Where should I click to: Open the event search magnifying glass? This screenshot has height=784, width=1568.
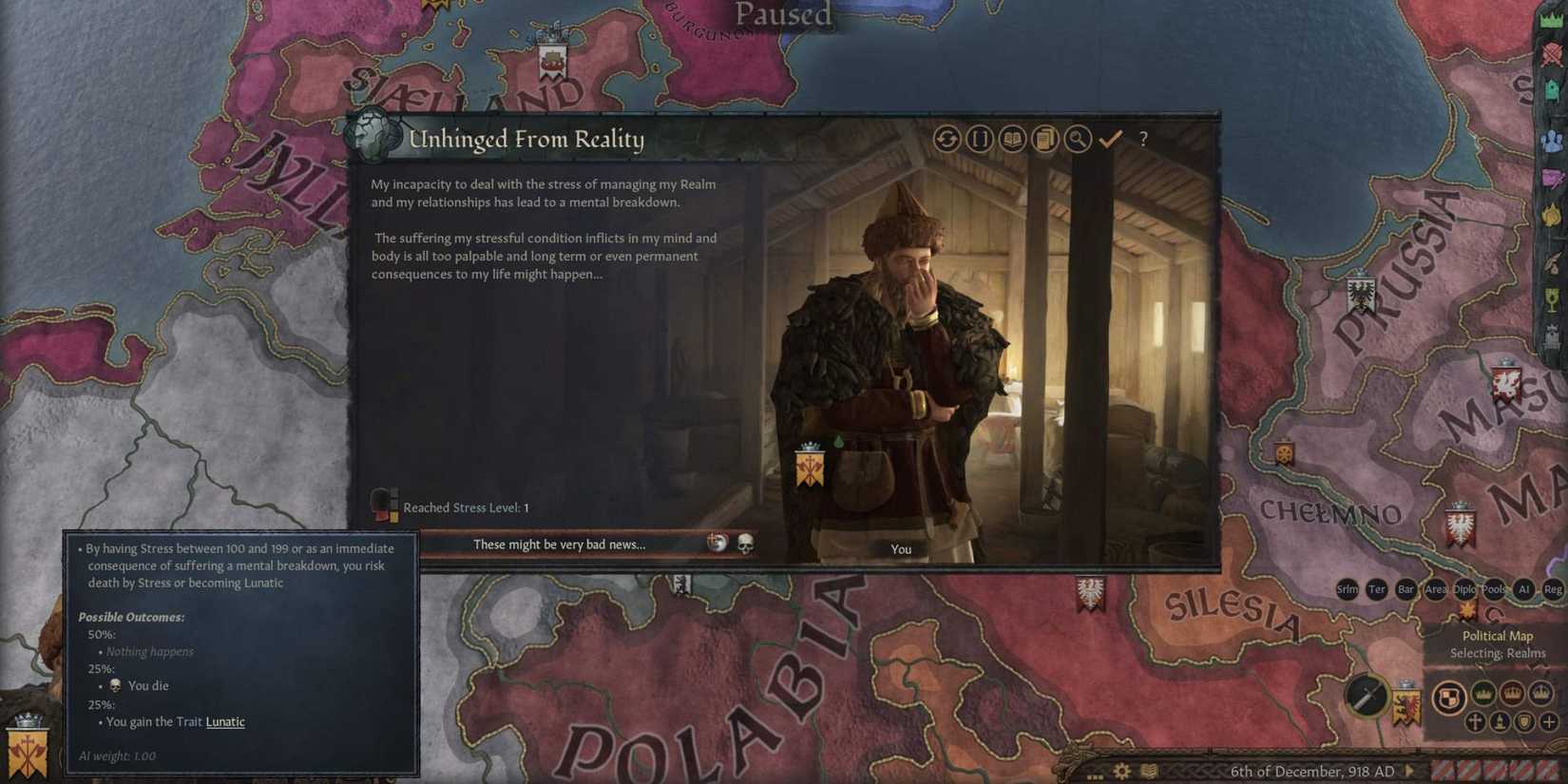point(1076,139)
